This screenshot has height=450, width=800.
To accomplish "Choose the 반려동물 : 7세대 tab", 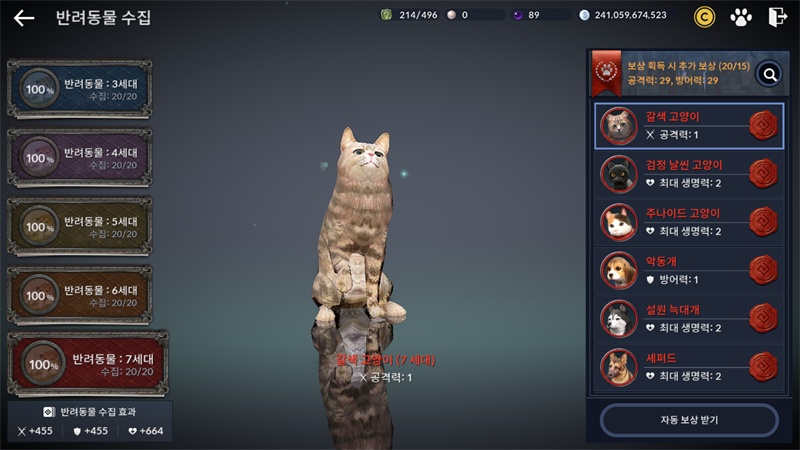I will (x=87, y=364).
